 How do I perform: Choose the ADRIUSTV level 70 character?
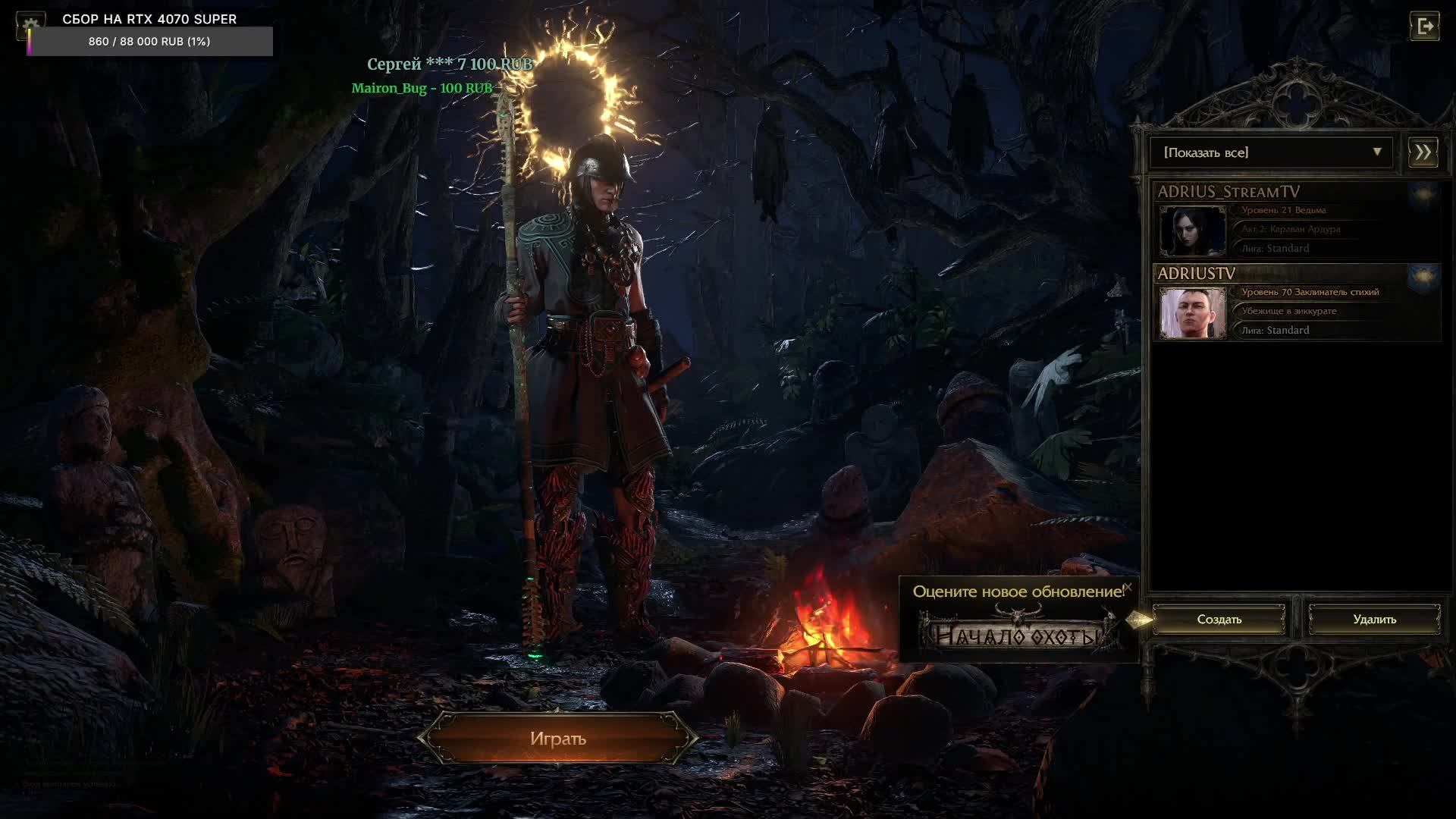(1297, 303)
